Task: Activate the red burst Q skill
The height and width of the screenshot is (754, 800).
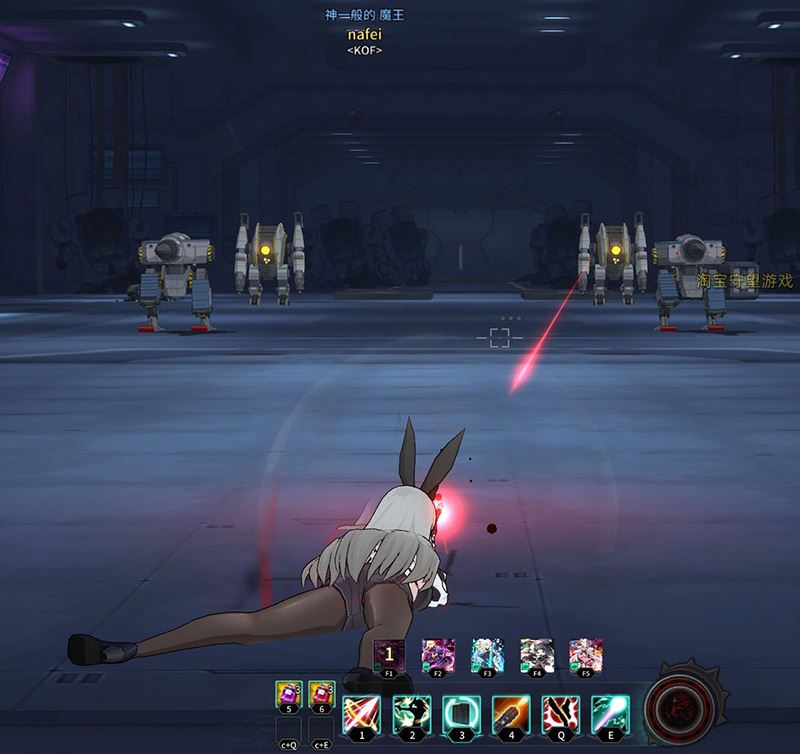Action: coord(559,714)
